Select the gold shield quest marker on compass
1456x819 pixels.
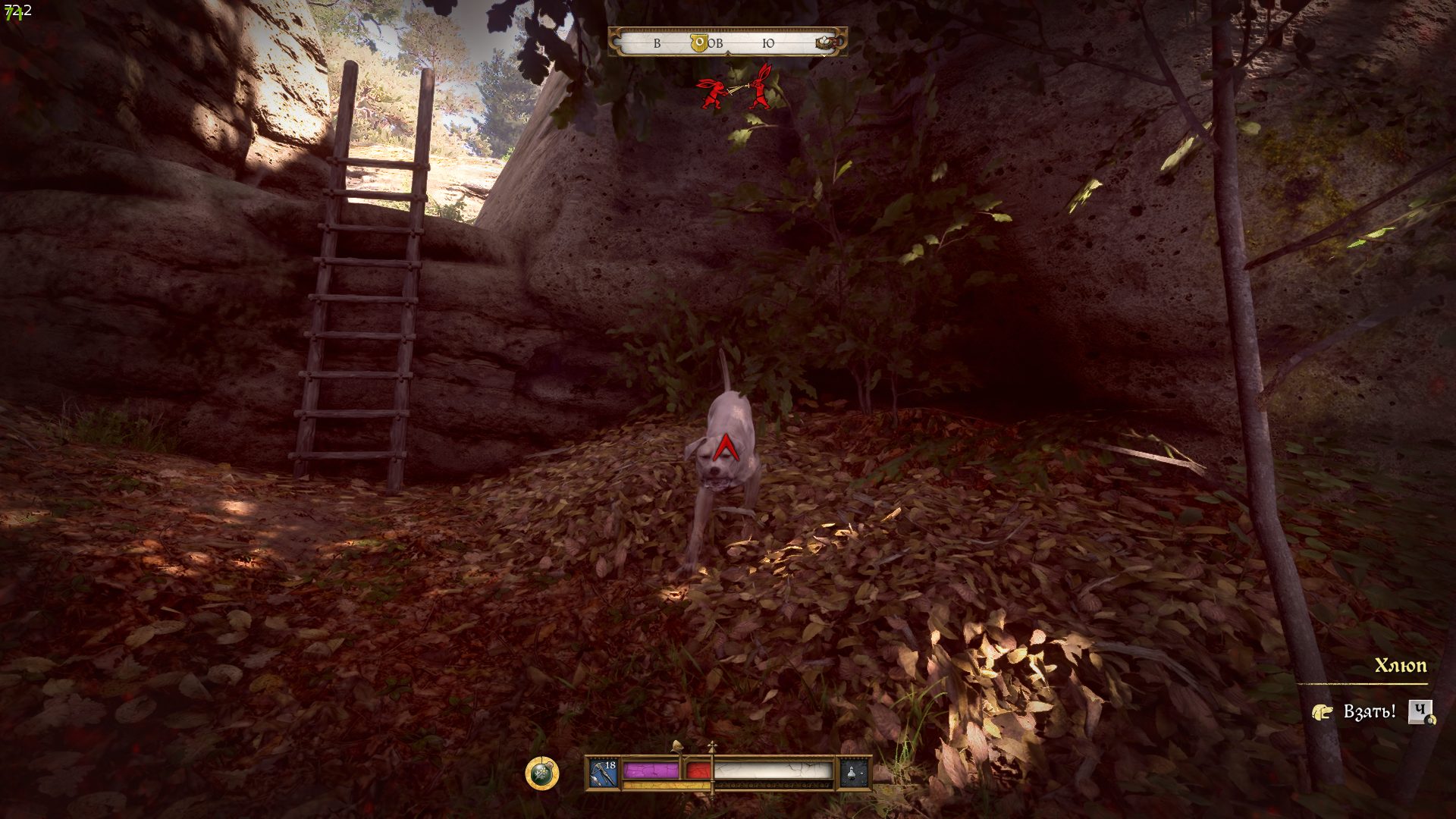(699, 43)
